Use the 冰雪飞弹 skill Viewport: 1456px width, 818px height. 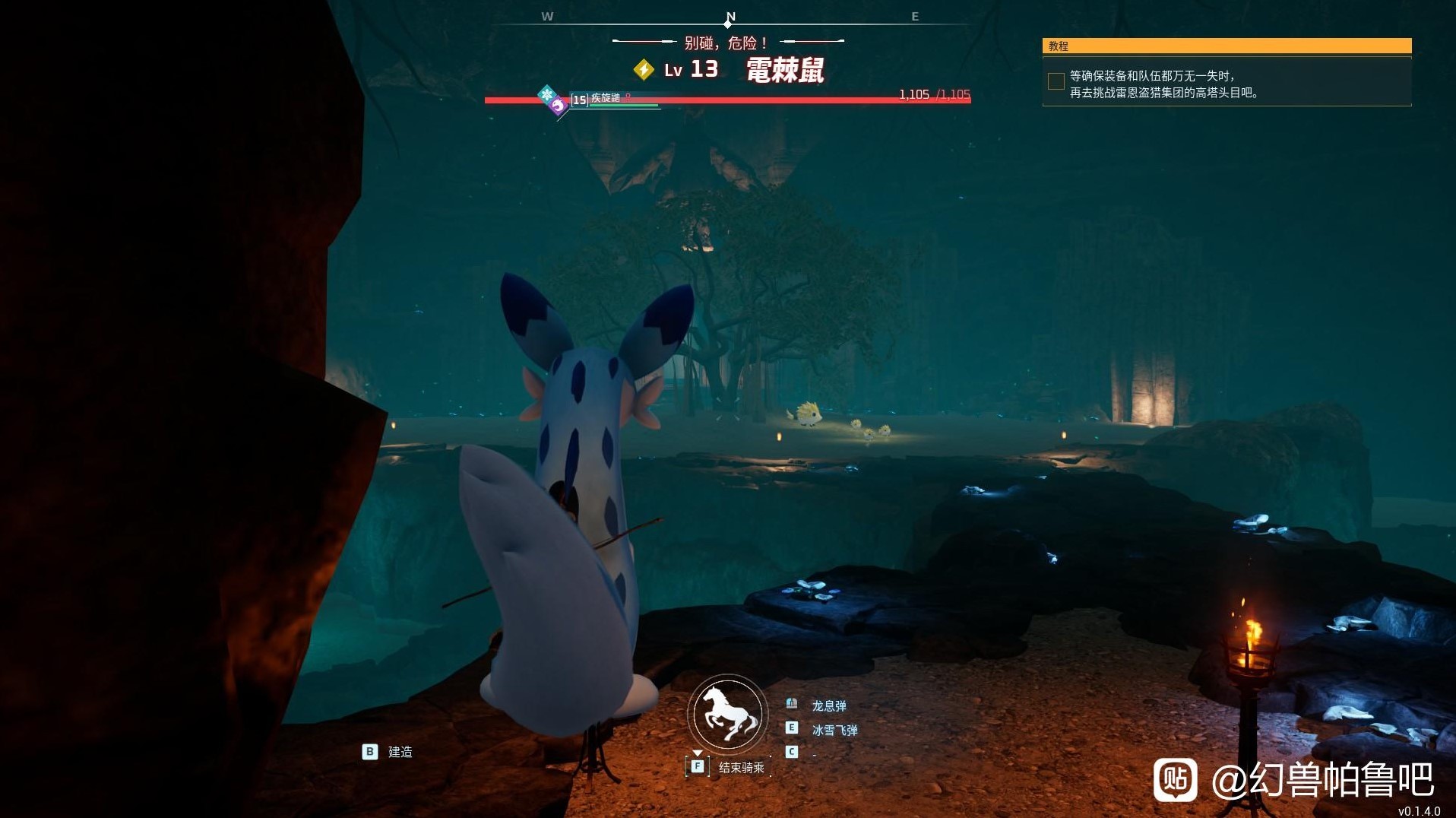[x=834, y=730]
